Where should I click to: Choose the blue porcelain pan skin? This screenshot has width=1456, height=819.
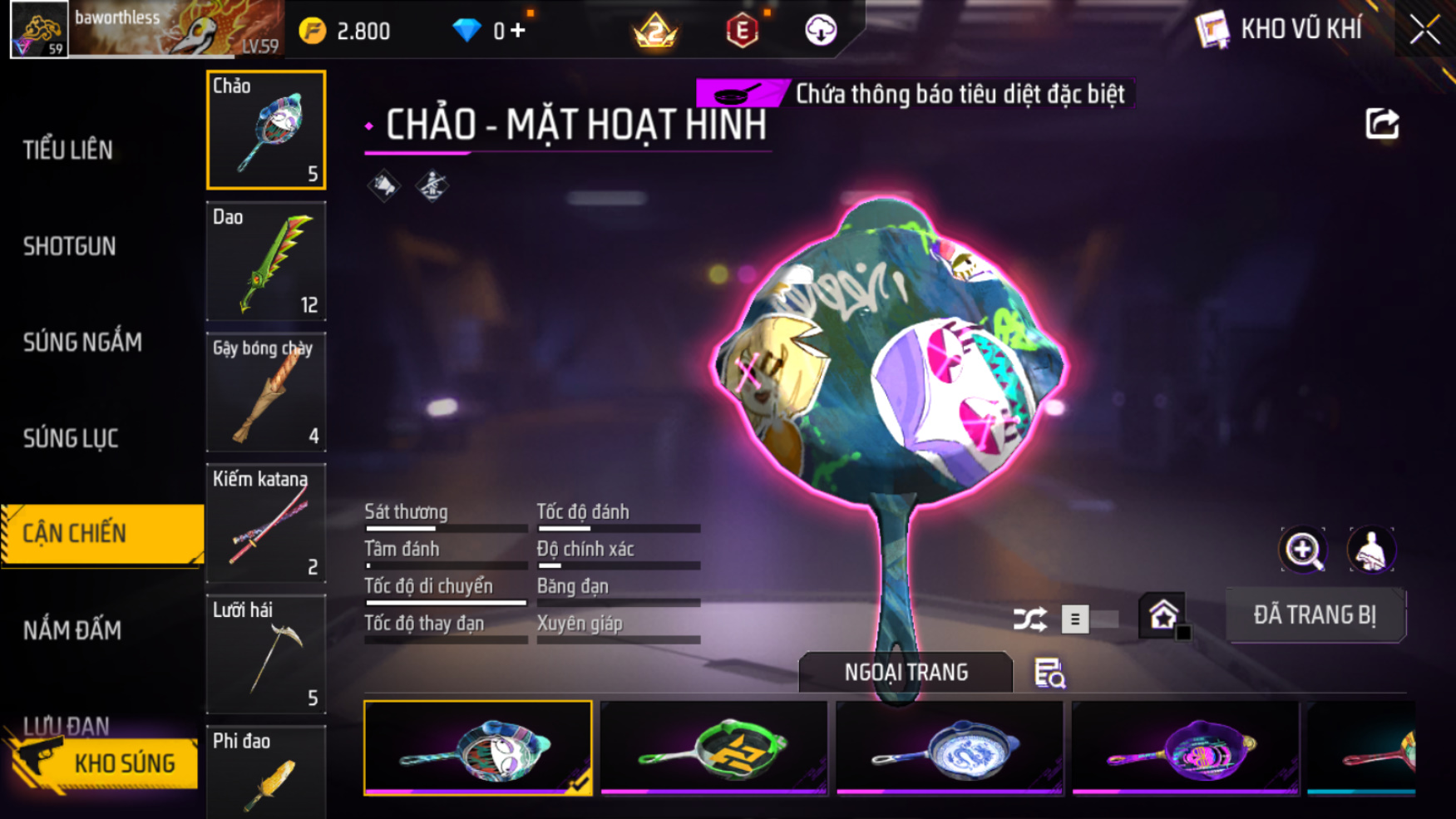pyautogui.click(x=949, y=747)
